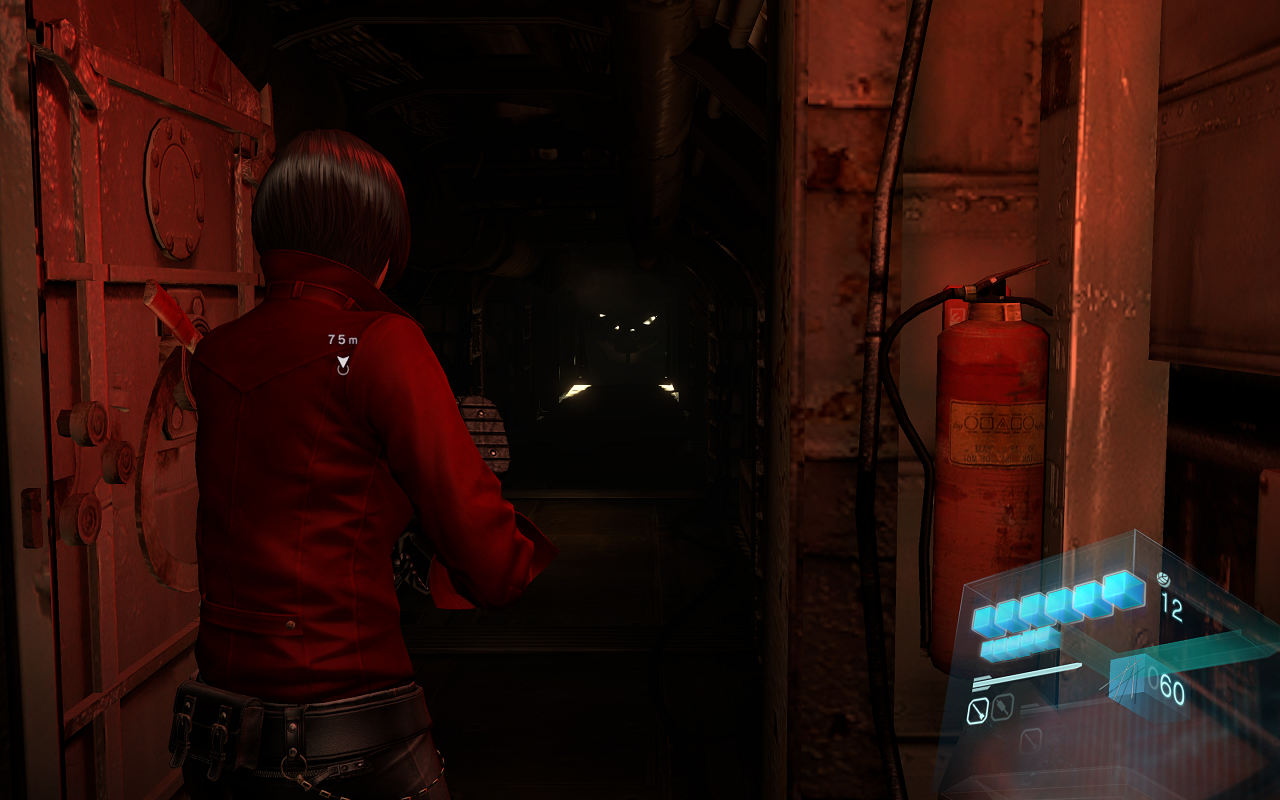Select the crossbow weapon slot icon

click(x=979, y=708)
